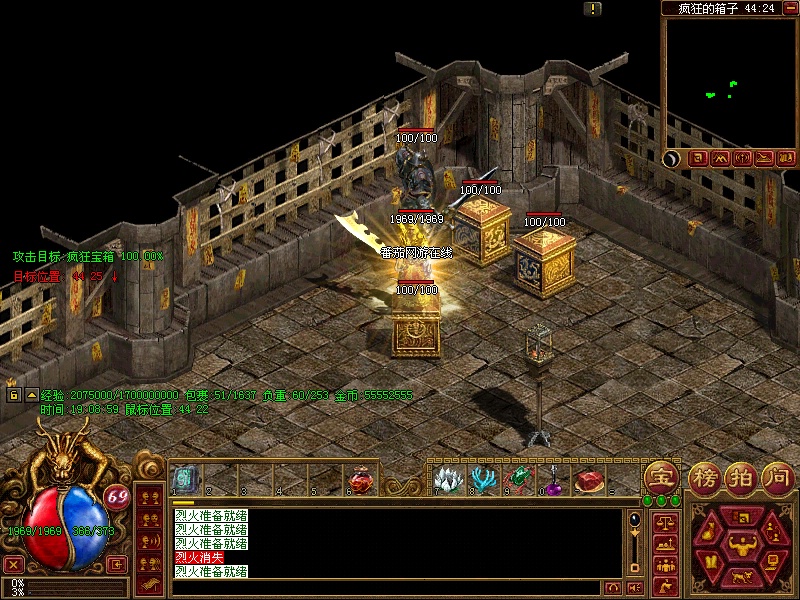Click the red X button beside the orb
This screenshot has width=800, height=600.
pos(14,564)
